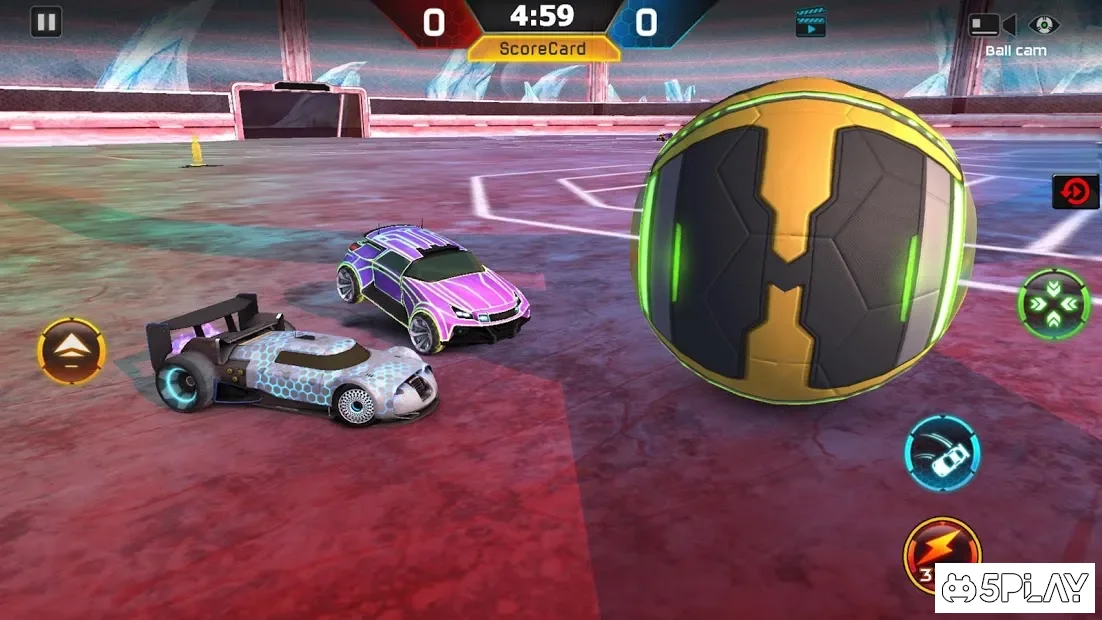Tap the clapperboard replay icon

[x=811, y=22]
